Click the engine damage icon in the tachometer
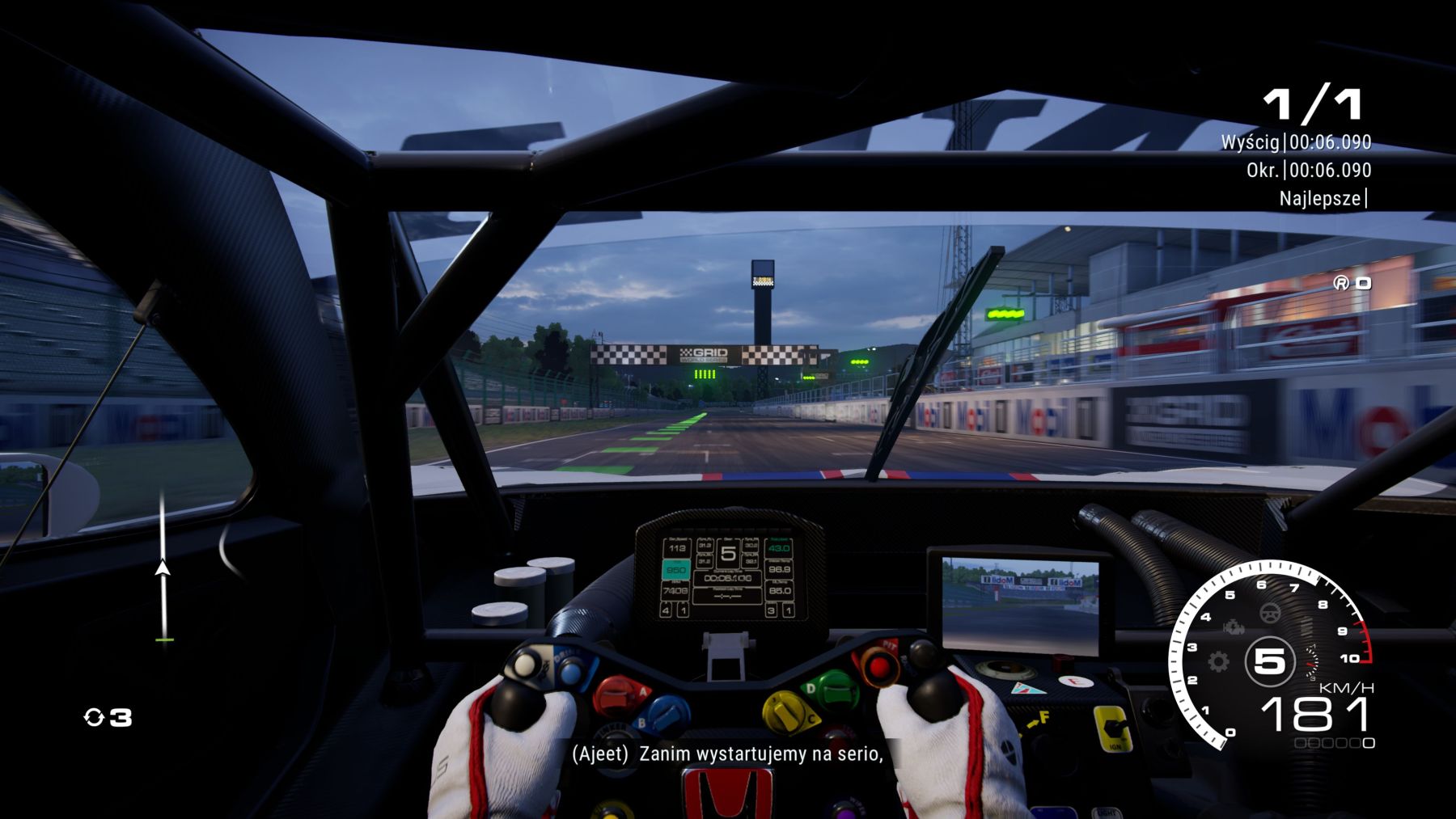 pos(1233,627)
